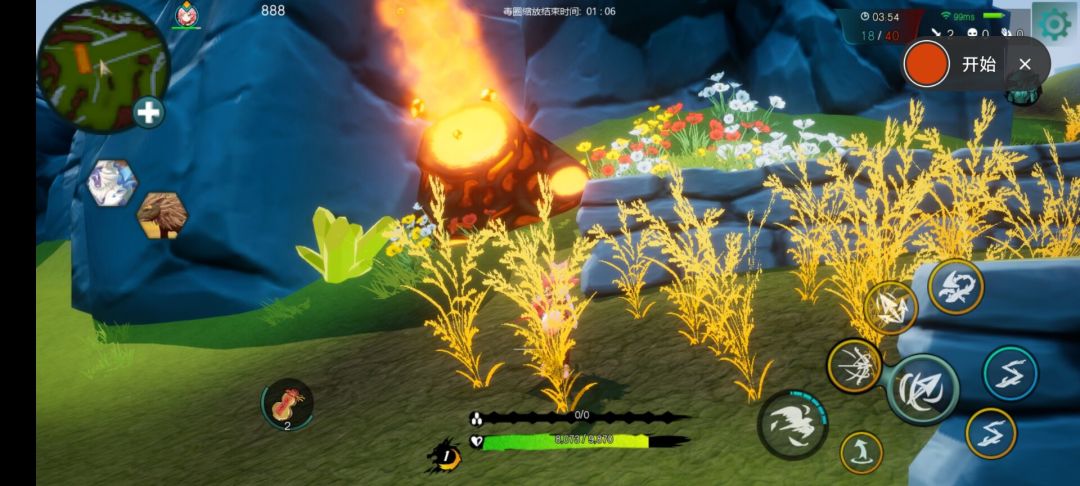Activate the gold-ringed lightning skill
Image resolution: width=1080 pixels, height=486 pixels.
pyautogui.click(x=990, y=433)
